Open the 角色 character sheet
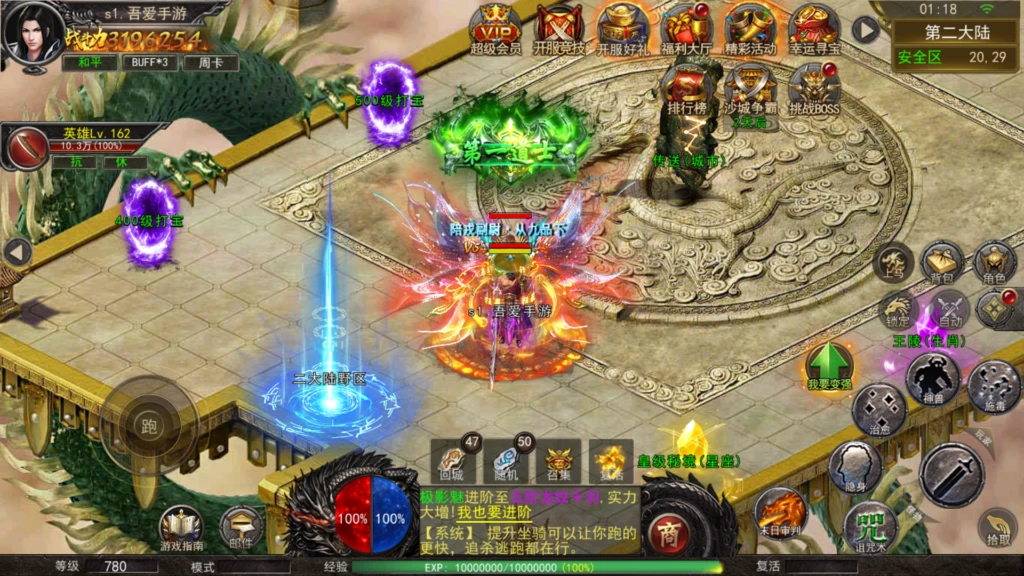Image resolution: width=1024 pixels, height=576 pixels. (x=994, y=262)
